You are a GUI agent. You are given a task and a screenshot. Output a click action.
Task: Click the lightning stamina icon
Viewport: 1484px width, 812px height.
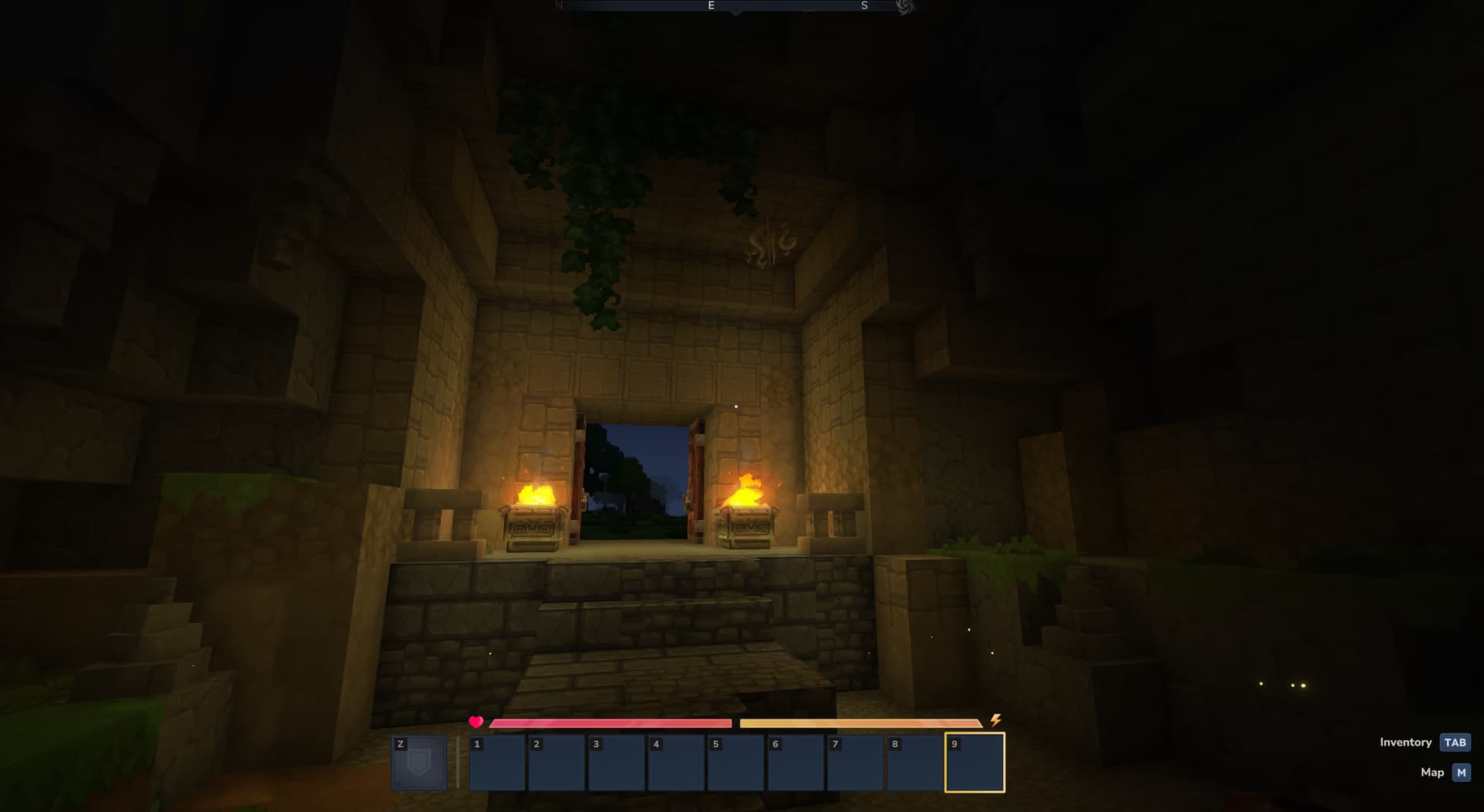[996, 722]
